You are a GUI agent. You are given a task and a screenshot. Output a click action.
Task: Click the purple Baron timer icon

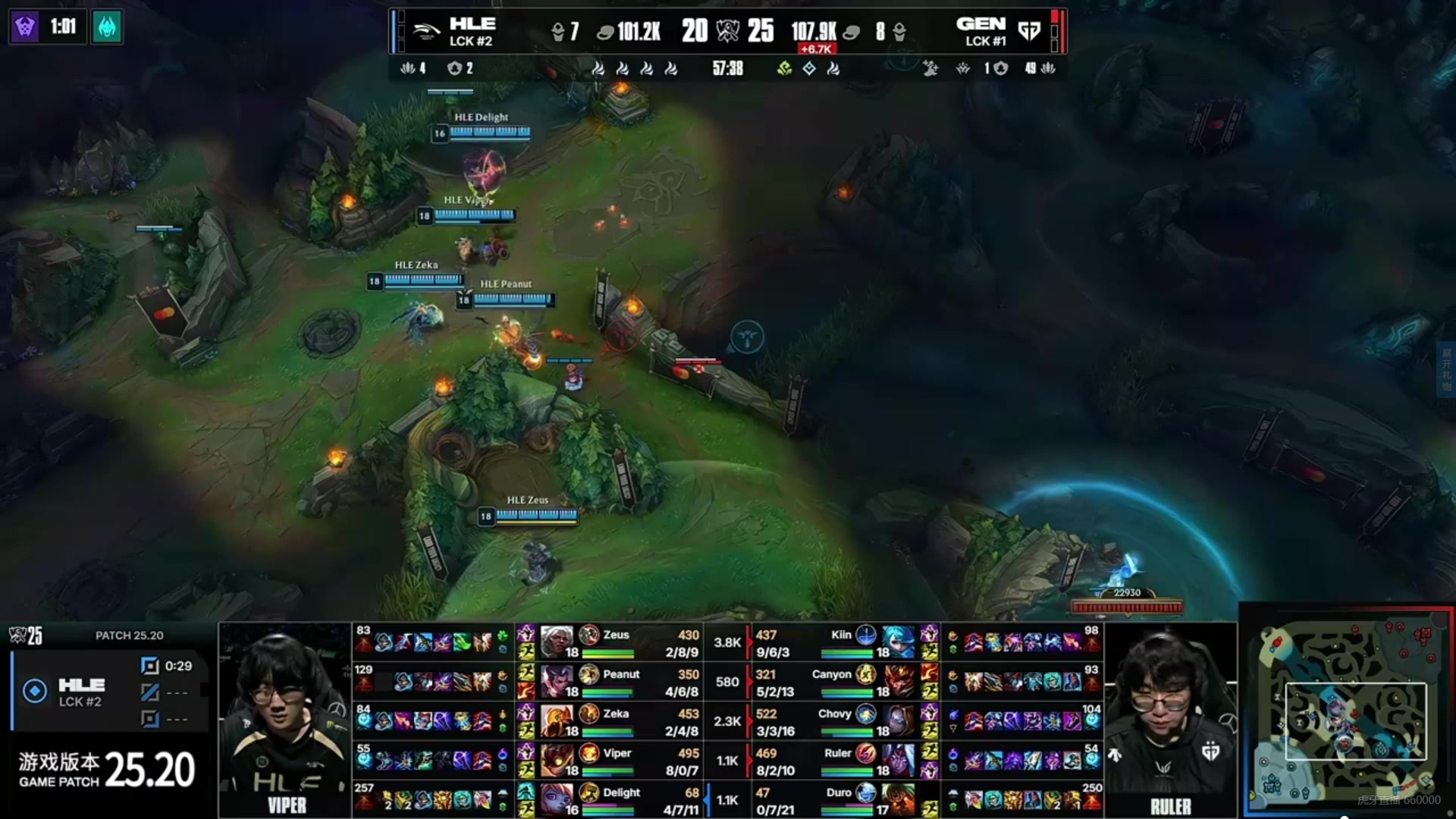[x=25, y=27]
